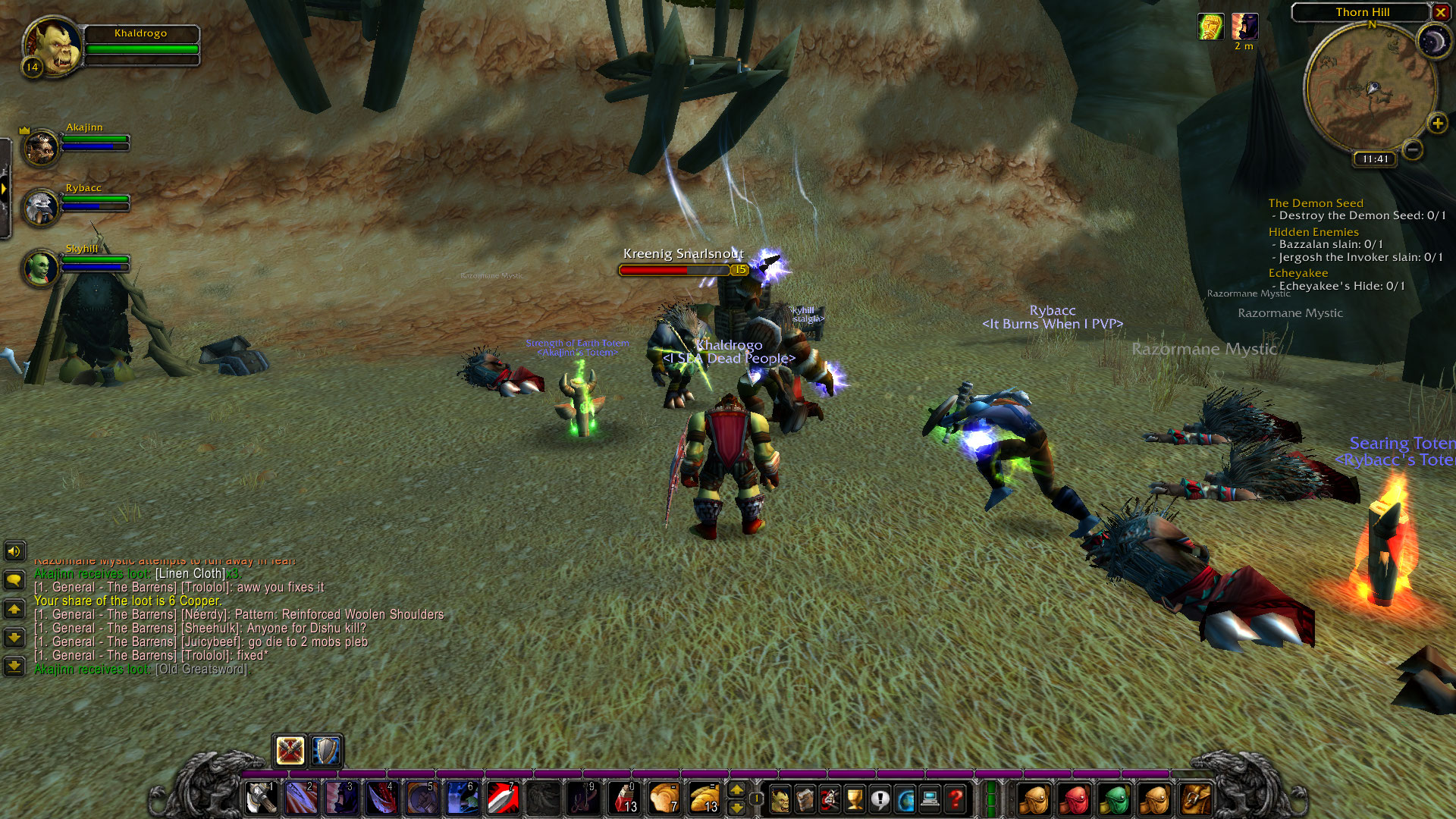Screen dimensions: 1456x819
Task: Page down the action bar with down arrow
Action: 736,808
